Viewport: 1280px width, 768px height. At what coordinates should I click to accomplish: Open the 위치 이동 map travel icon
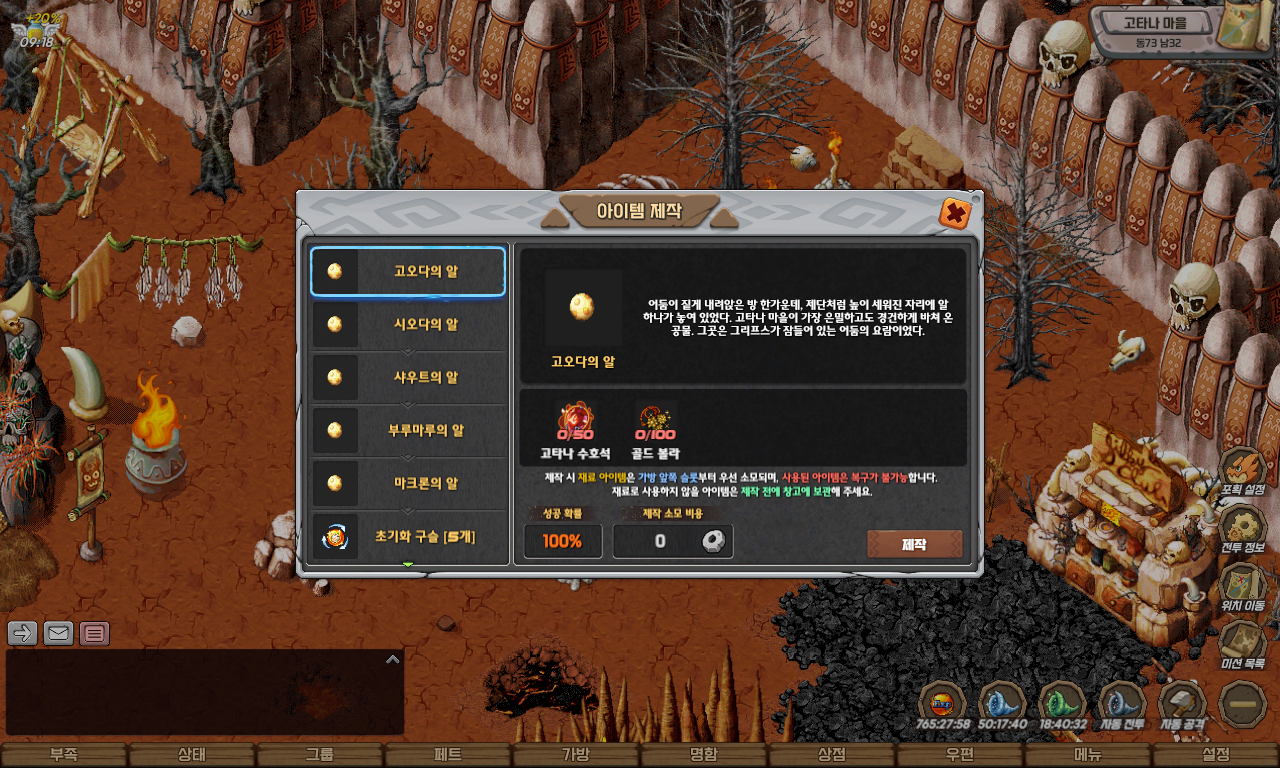coord(1243,587)
